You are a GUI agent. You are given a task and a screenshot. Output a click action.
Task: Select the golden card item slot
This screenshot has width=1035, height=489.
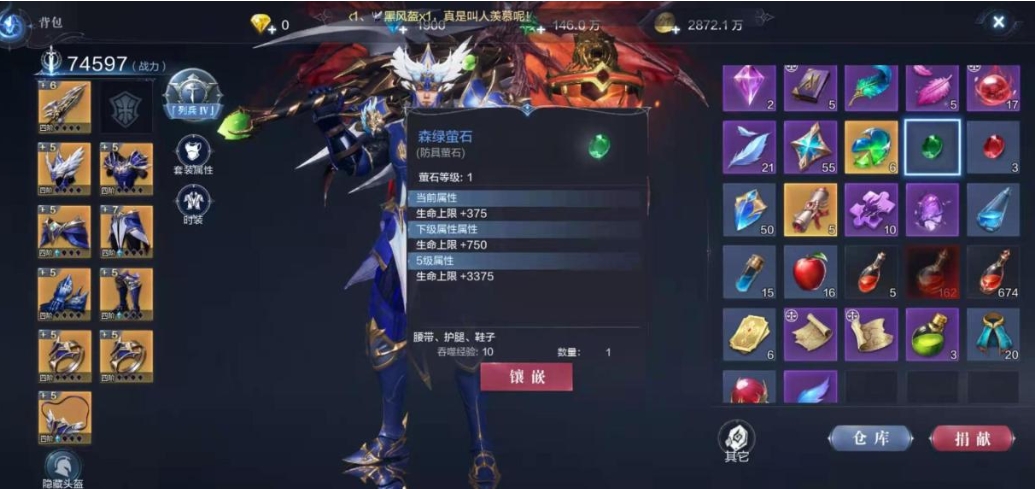point(748,334)
